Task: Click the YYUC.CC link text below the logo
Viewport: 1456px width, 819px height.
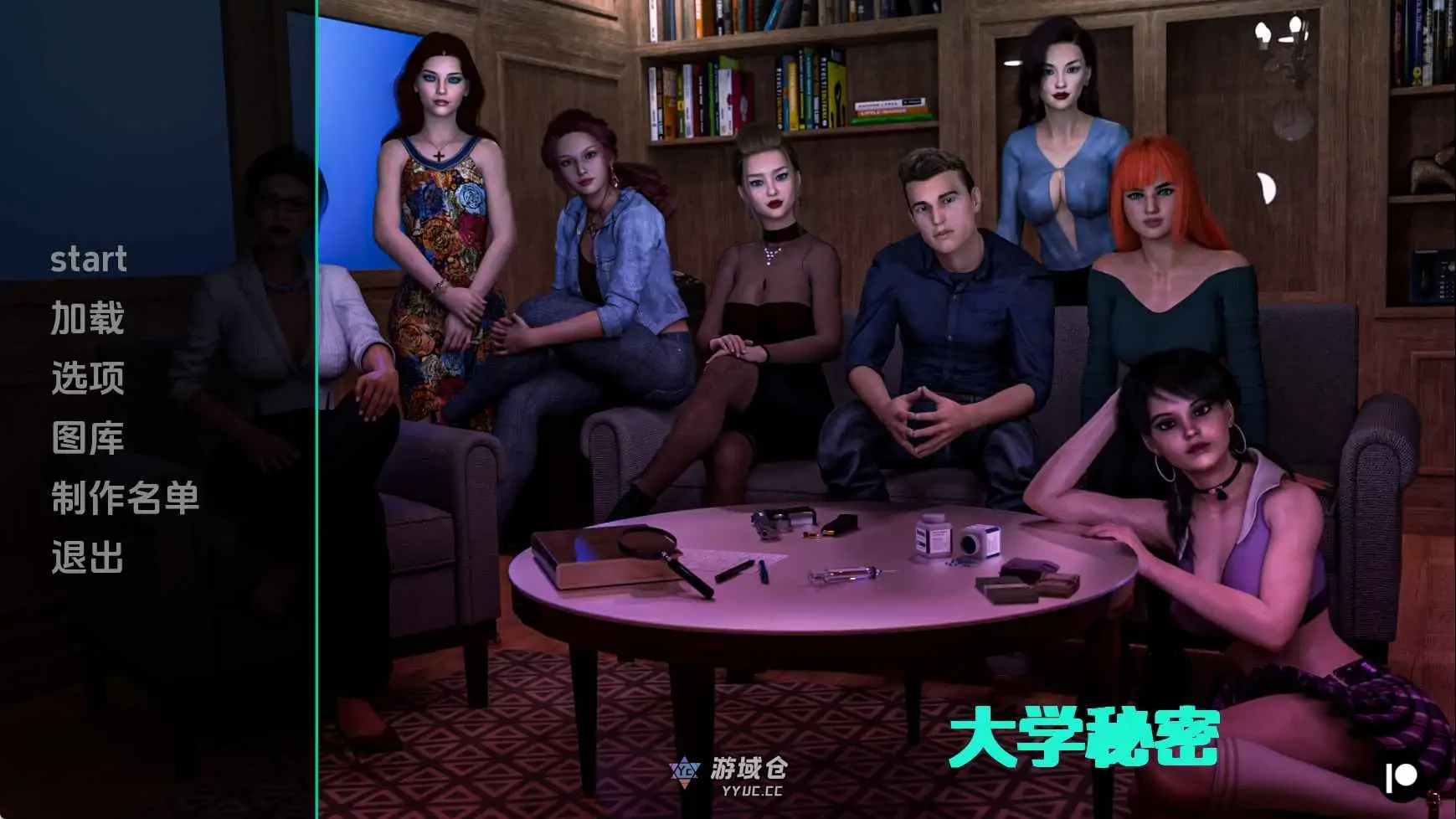Action: pos(752,791)
